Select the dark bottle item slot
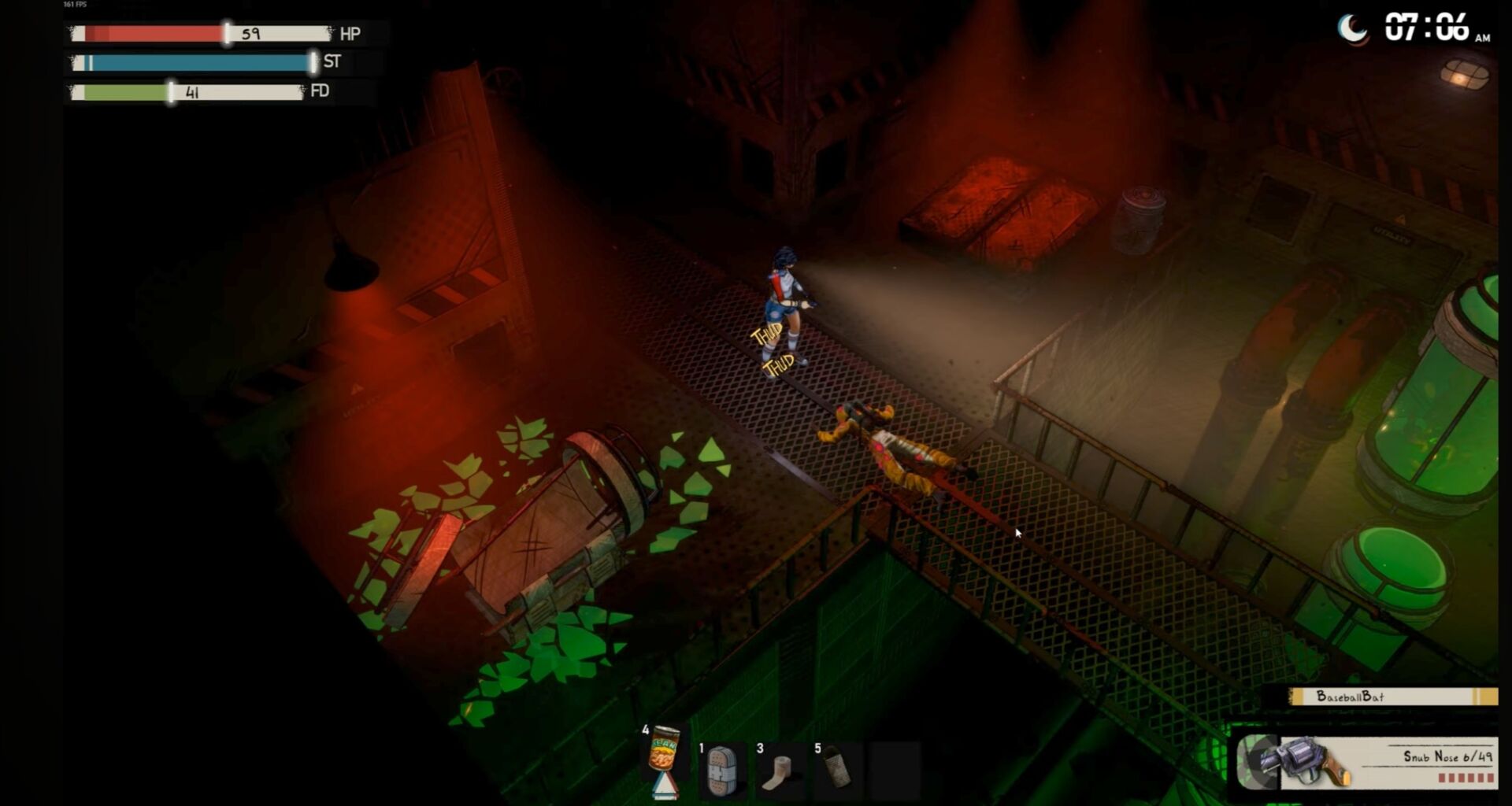 pos(838,768)
